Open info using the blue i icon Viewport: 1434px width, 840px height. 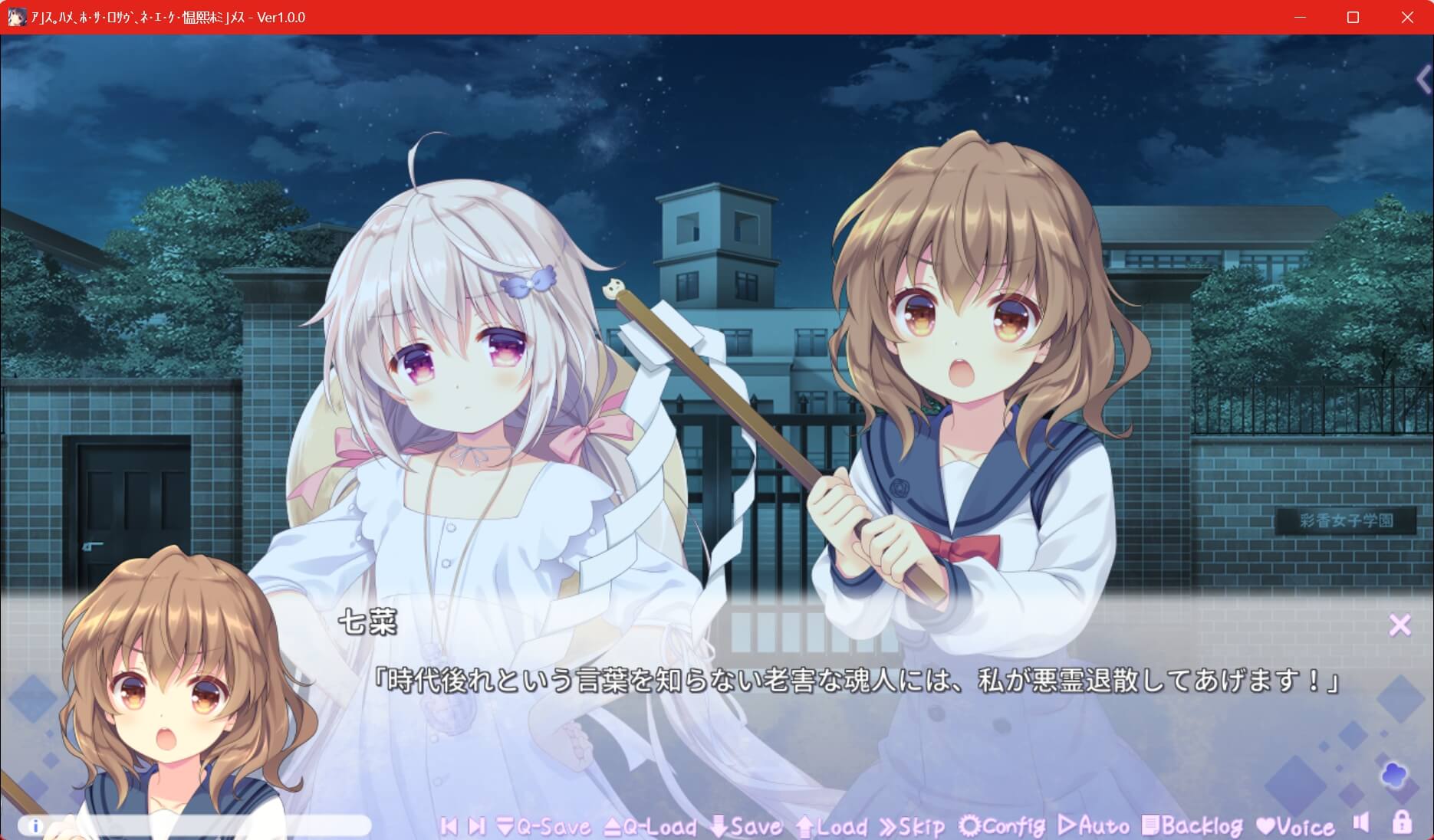click(x=35, y=825)
